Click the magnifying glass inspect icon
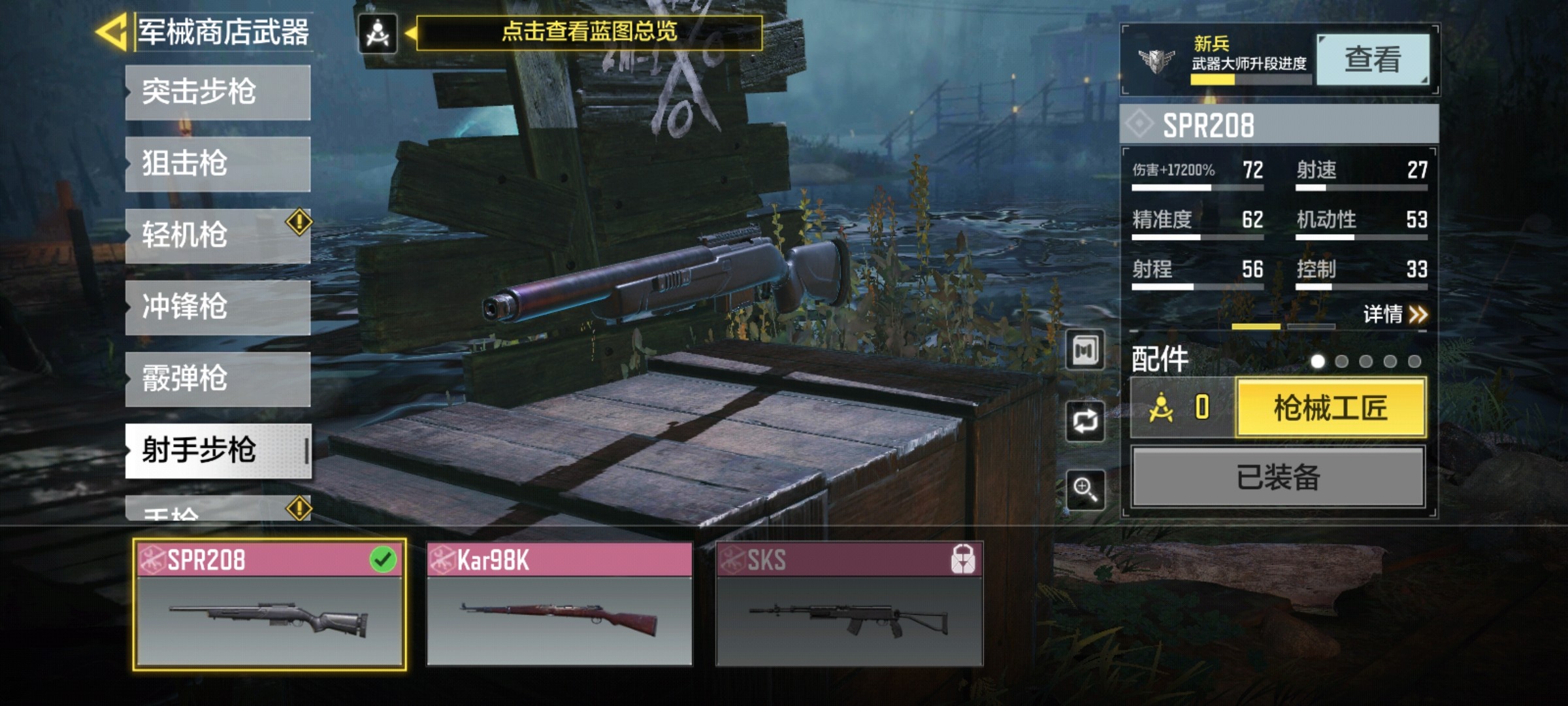 [1085, 489]
